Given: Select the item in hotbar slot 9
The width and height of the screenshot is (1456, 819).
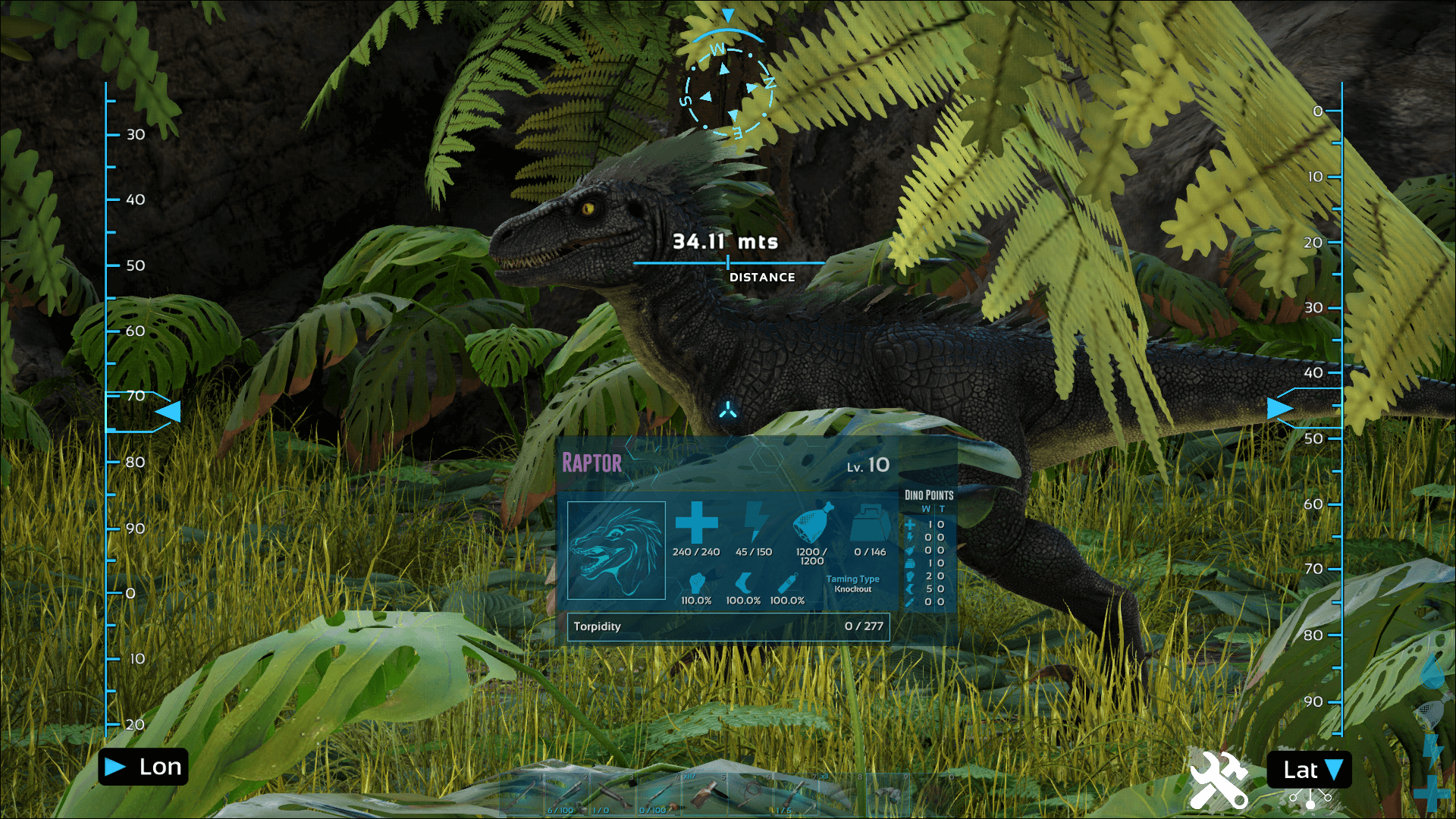Looking at the screenshot, I should (x=887, y=795).
